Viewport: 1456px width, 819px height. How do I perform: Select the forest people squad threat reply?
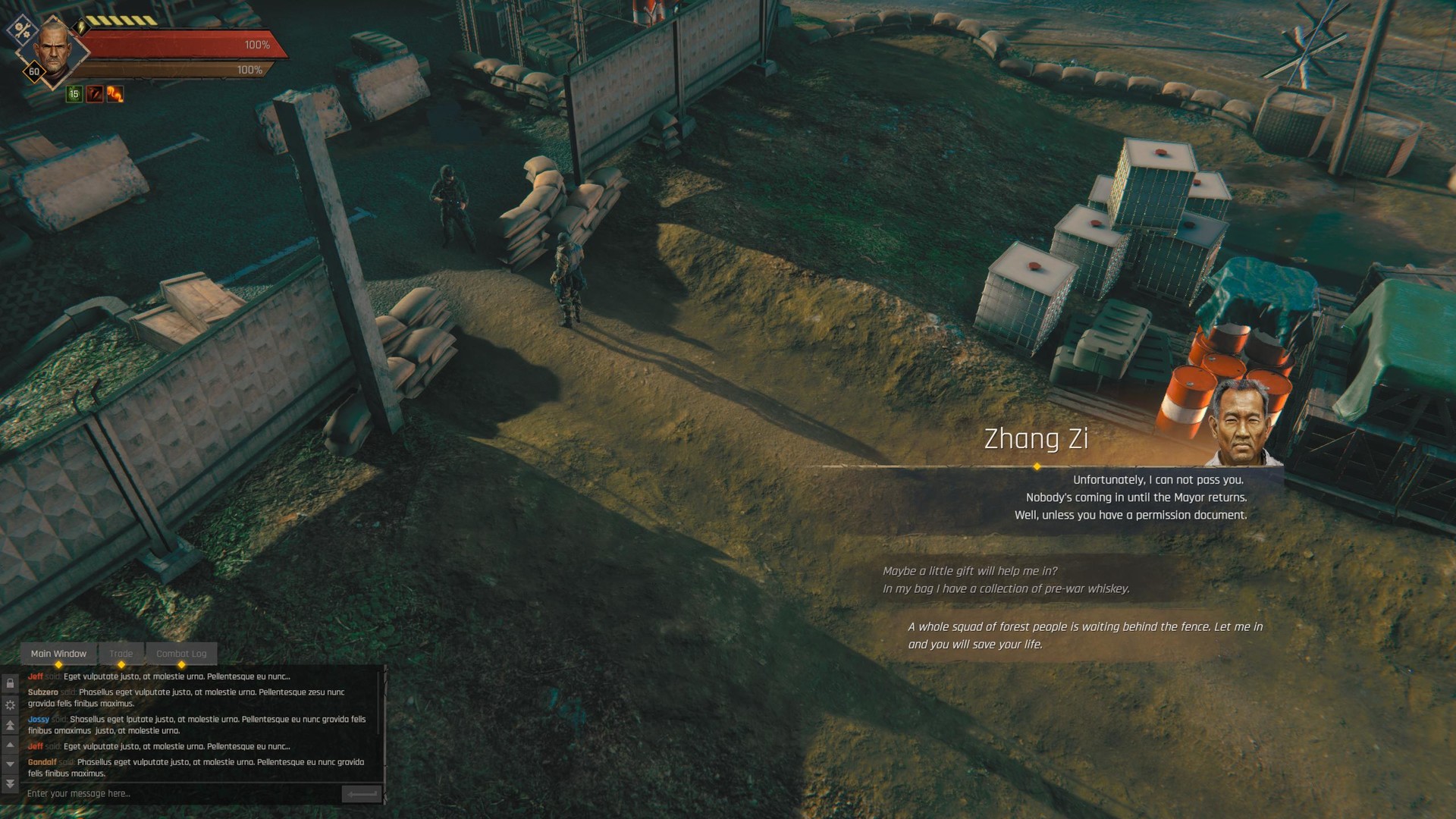[1084, 635]
